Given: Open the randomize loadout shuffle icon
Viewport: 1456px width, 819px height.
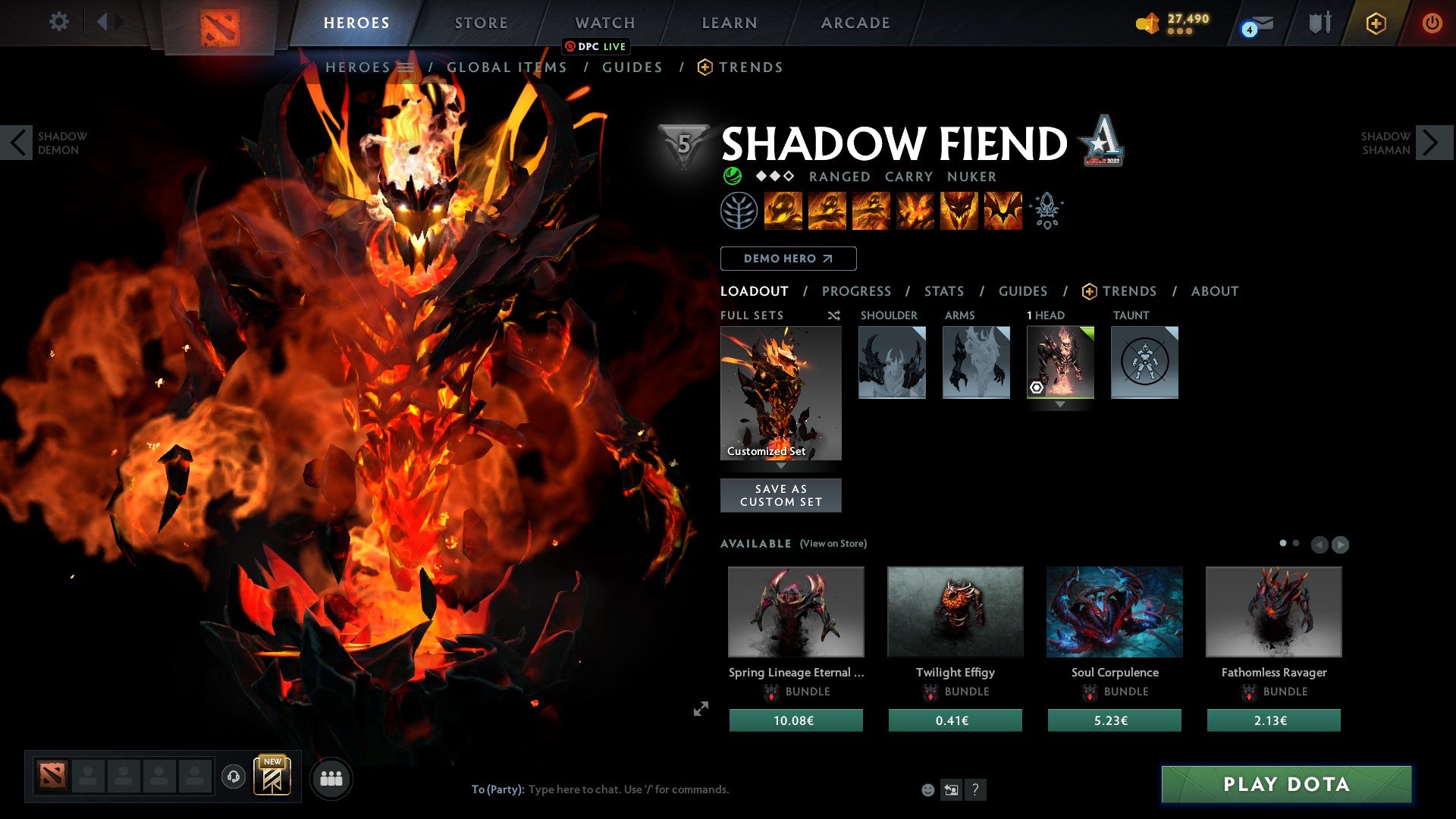Looking at the screenshot, I should click(834, 315).
